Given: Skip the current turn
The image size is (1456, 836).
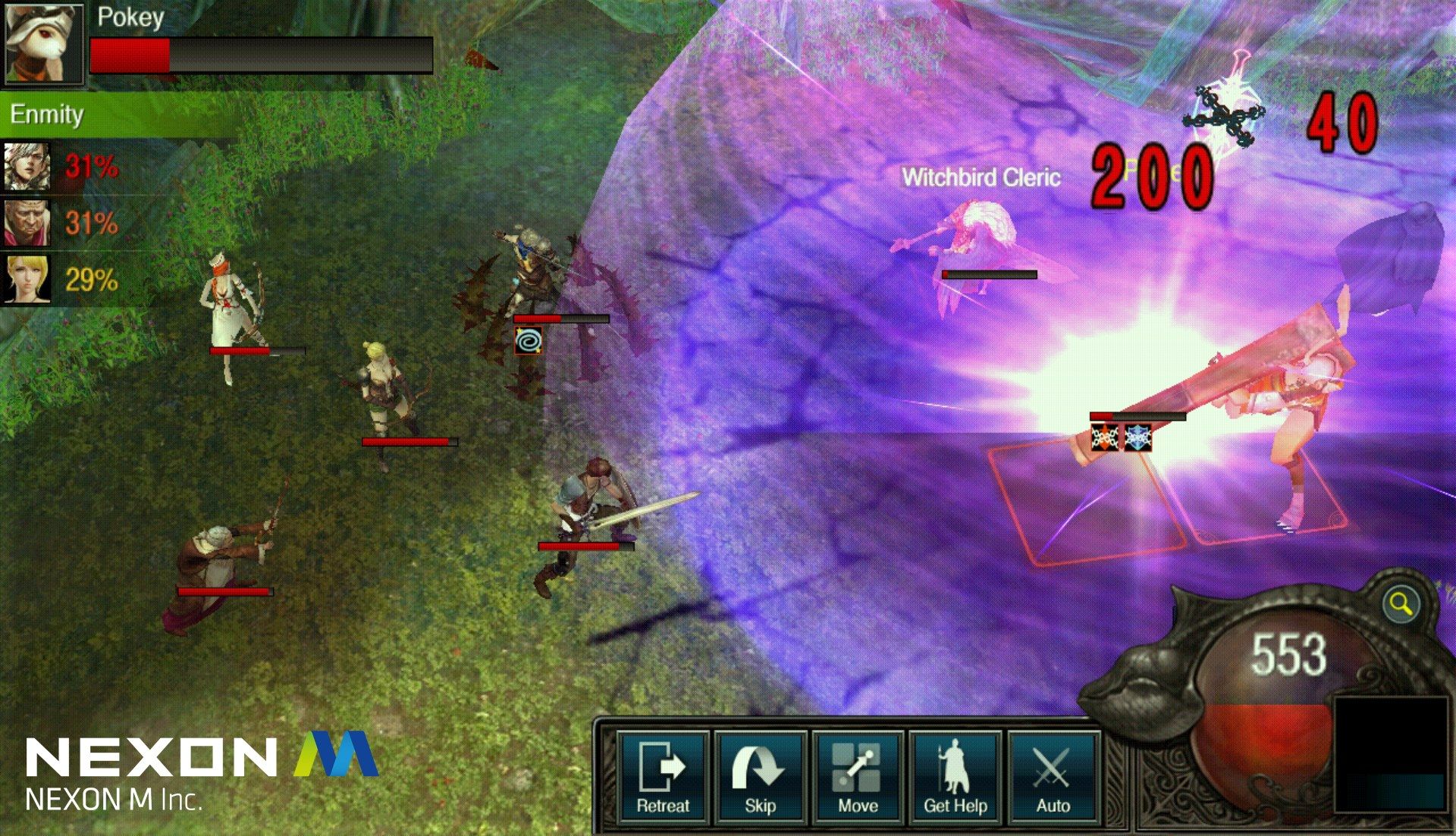Looking at the screenshot, I should [759, 777].
